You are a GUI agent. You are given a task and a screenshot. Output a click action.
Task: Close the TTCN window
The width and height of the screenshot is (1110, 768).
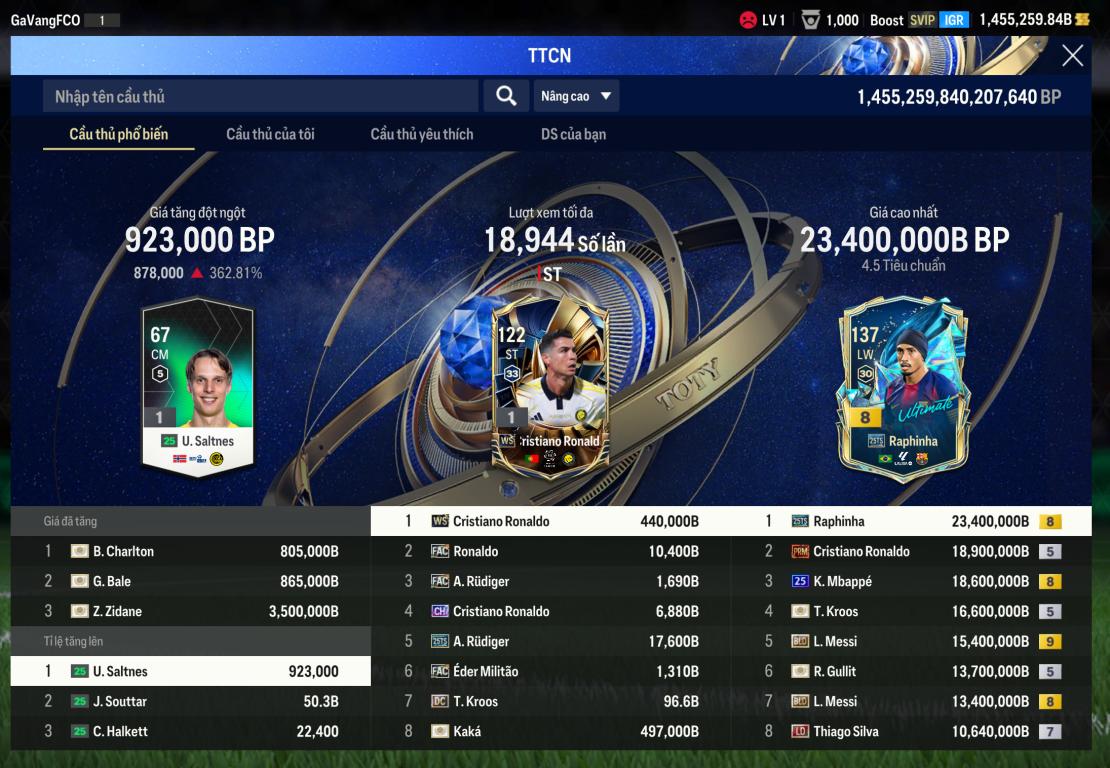pyautogui.click(x=1072, y=56)
